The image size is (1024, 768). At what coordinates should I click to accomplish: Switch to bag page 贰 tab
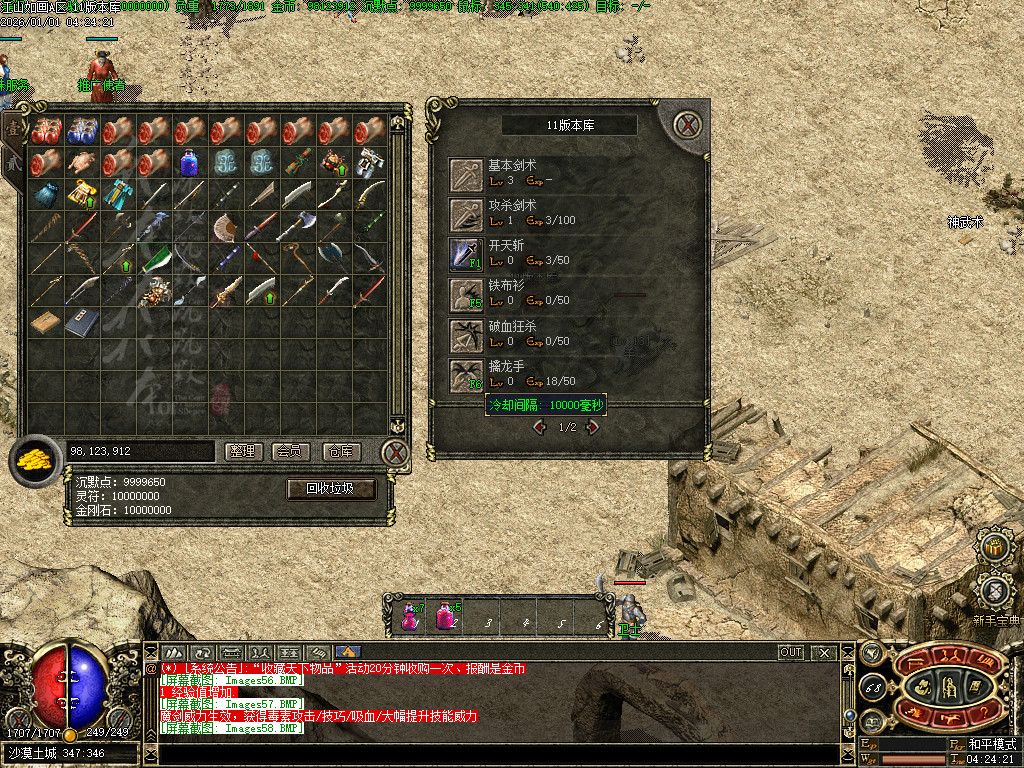[13, 161]
